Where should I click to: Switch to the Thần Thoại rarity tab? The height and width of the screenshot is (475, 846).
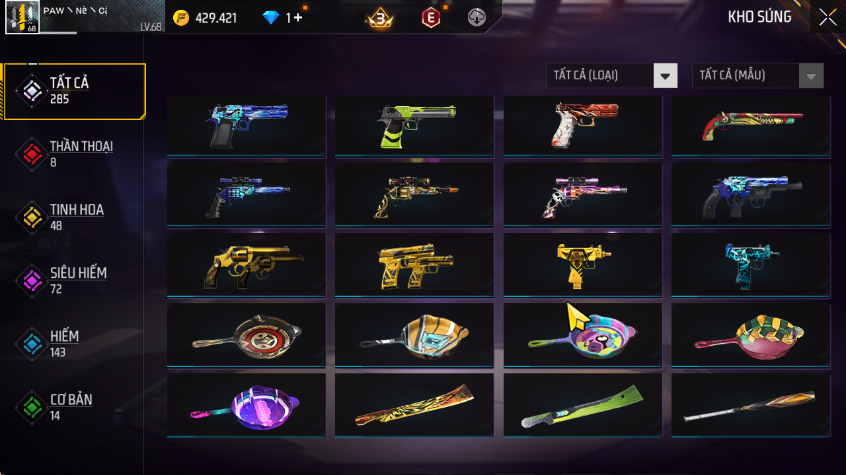pyautogui.click(x=74, y=153)
